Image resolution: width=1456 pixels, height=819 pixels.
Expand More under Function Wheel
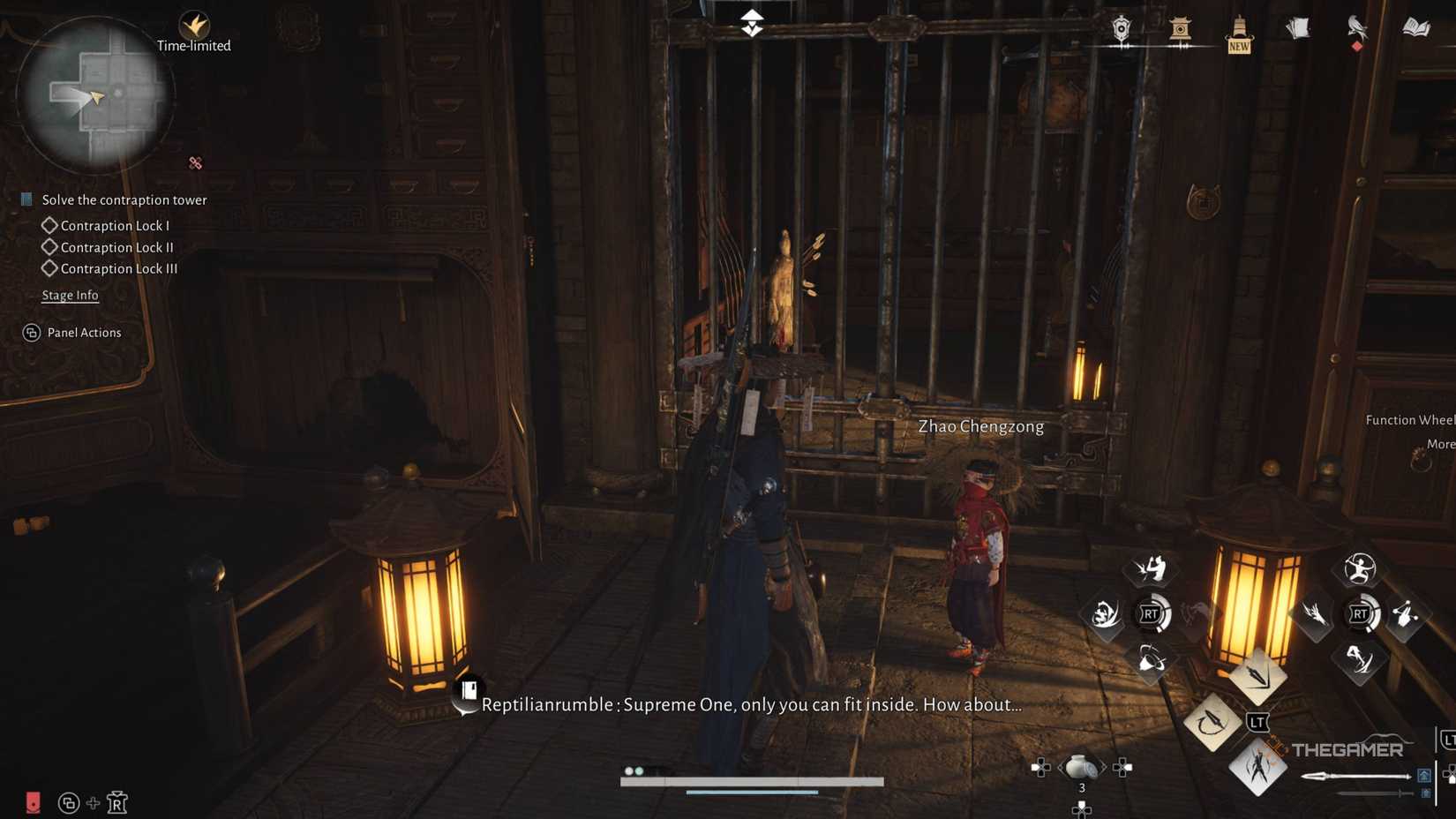[x=1440, y=445]
